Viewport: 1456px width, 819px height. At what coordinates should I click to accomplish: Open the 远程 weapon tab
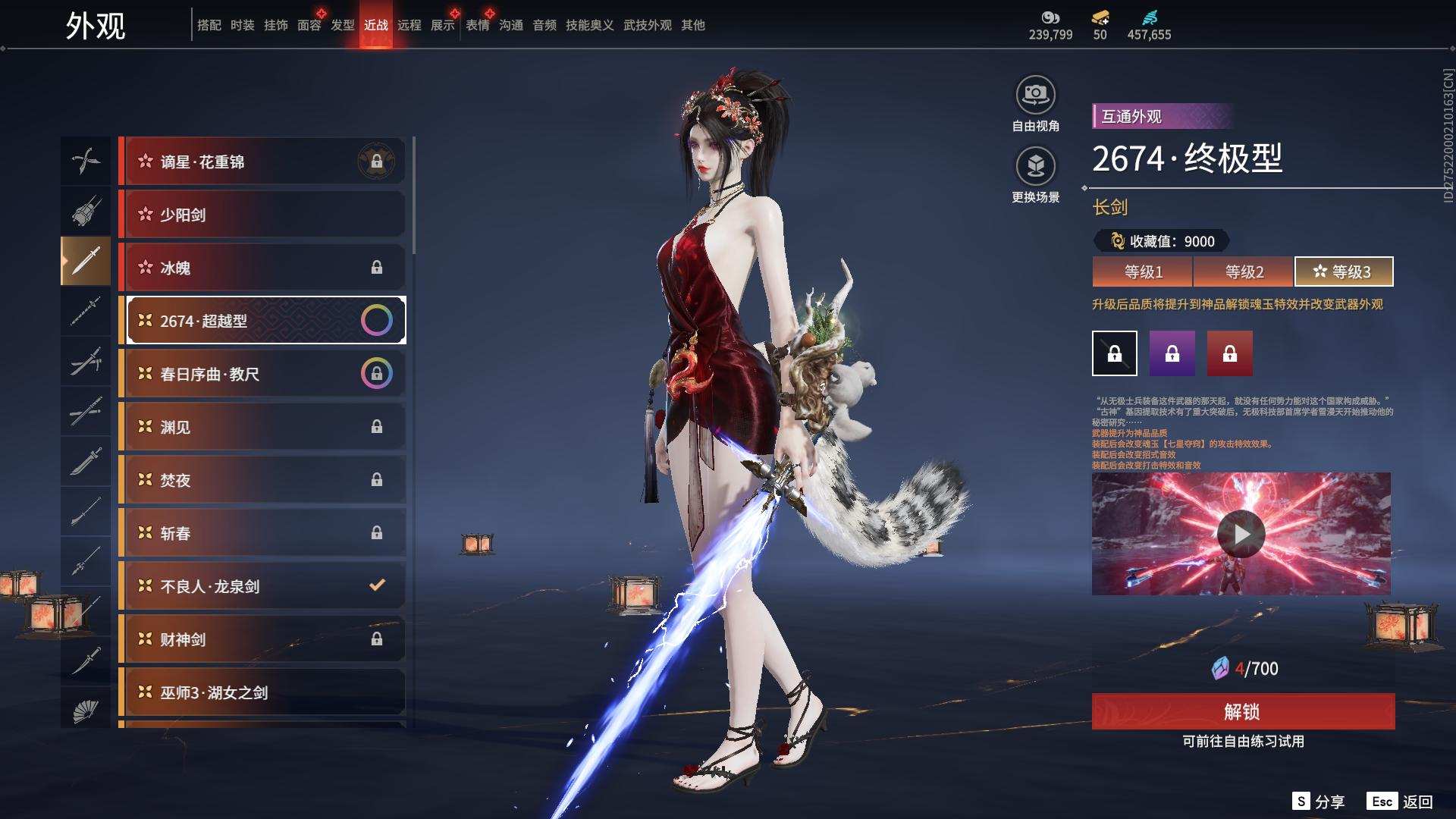pos(409,25)
